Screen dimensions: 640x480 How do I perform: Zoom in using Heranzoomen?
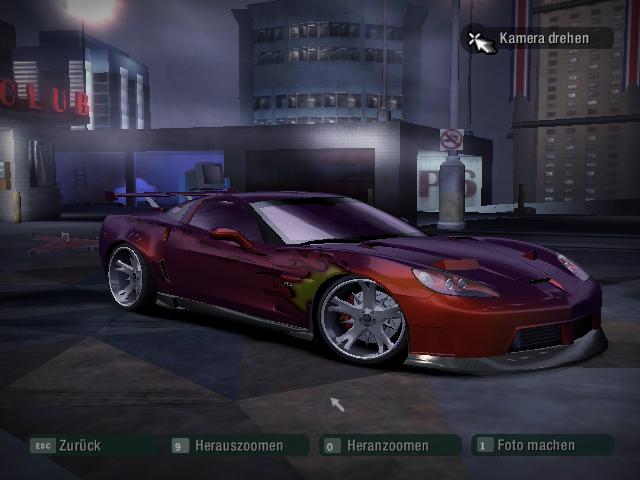click(387, 445)
